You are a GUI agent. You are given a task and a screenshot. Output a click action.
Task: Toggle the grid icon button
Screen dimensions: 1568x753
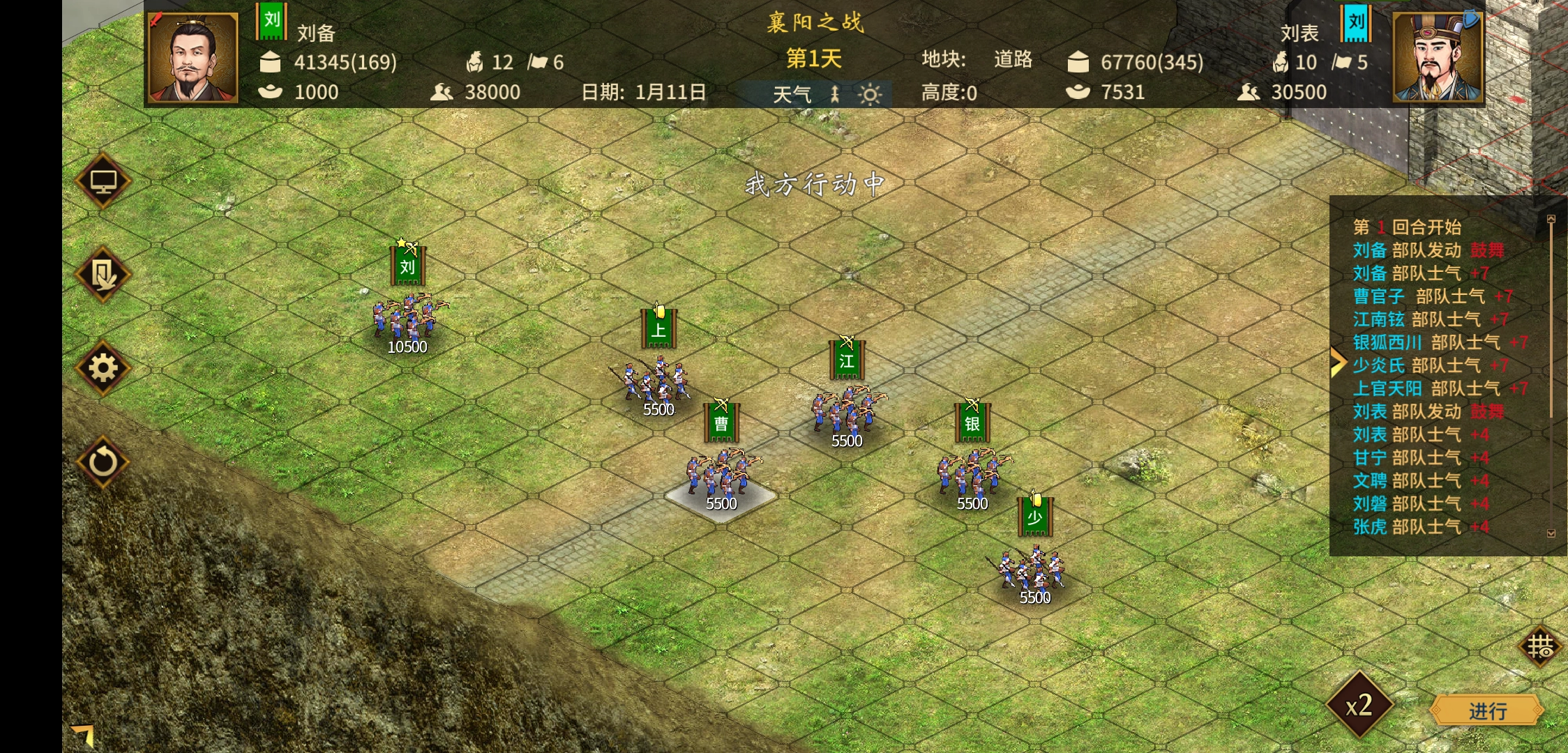pyautogui.click(x=1539, y=647)
